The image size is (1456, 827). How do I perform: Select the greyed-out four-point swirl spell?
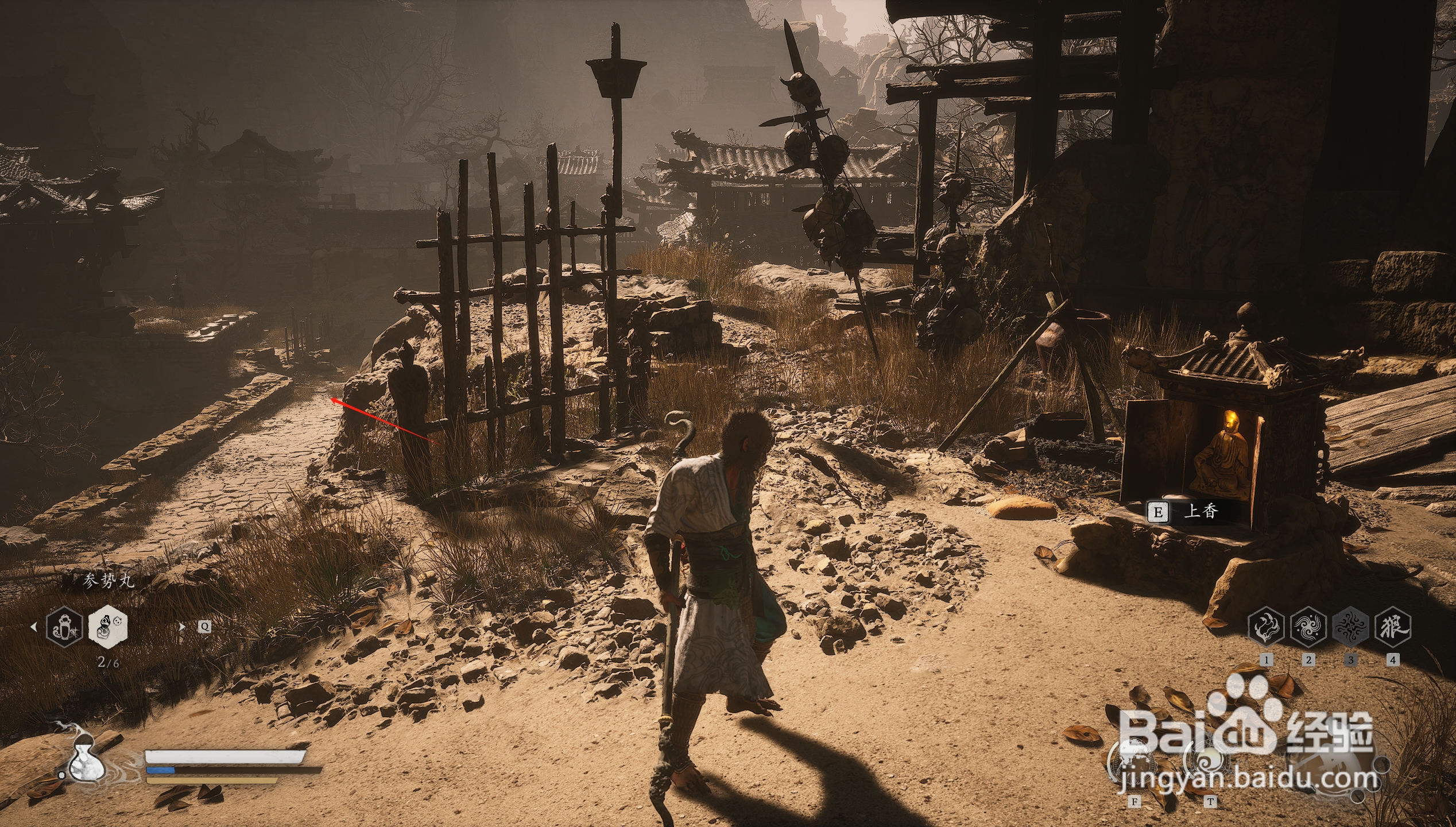point(1350,627)
